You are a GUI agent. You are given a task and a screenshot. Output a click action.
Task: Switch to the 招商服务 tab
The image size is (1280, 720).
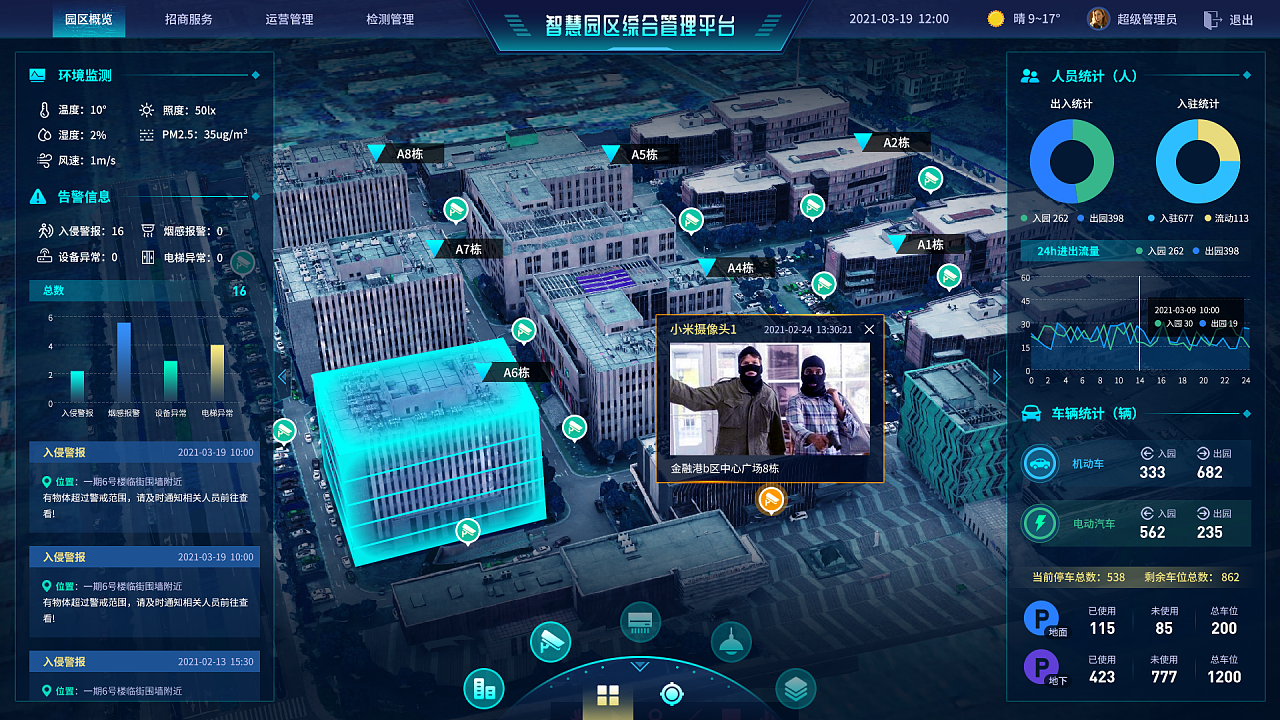(190, 17)
